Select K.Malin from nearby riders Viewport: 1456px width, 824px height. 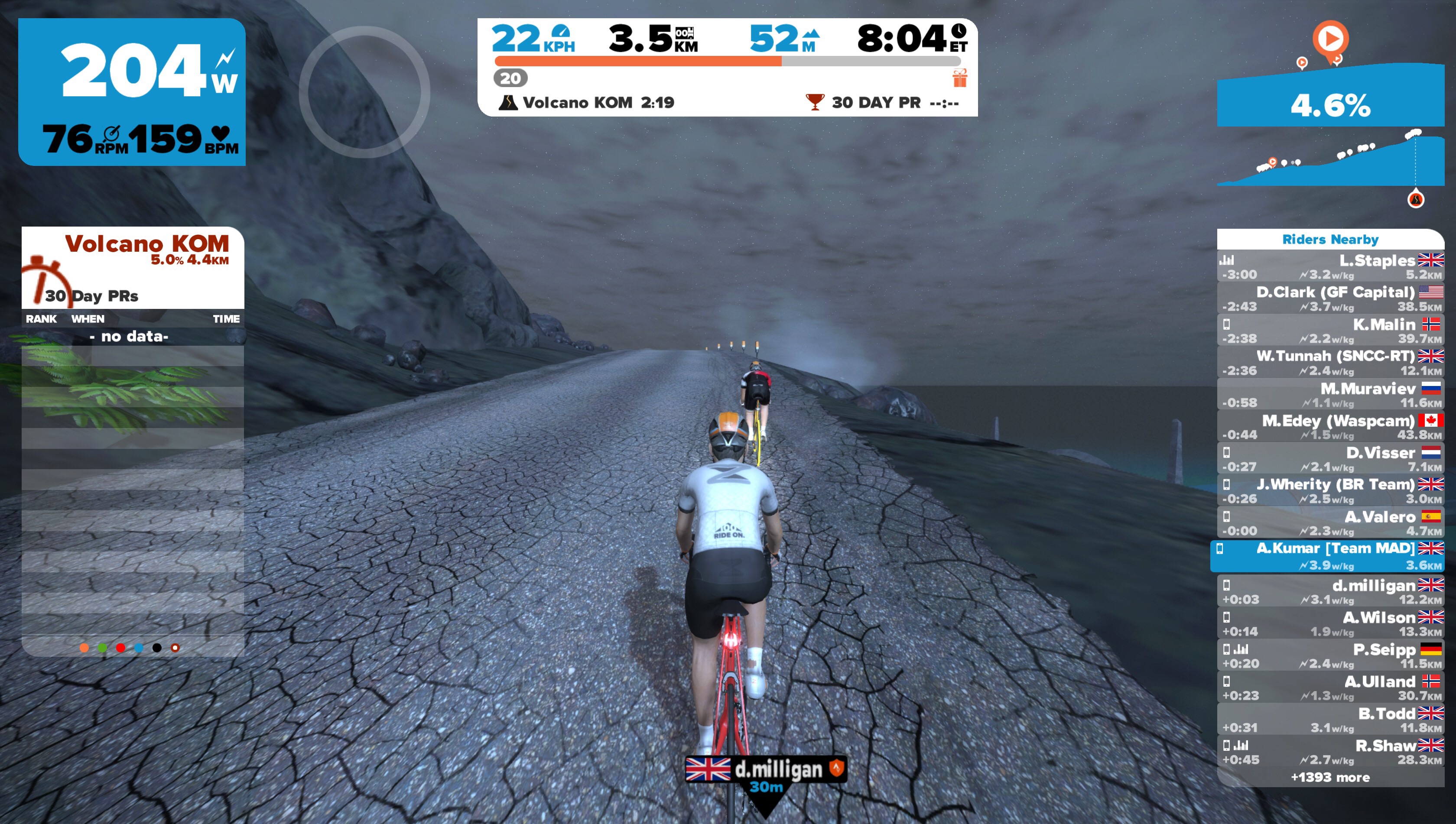point(1330,331)
